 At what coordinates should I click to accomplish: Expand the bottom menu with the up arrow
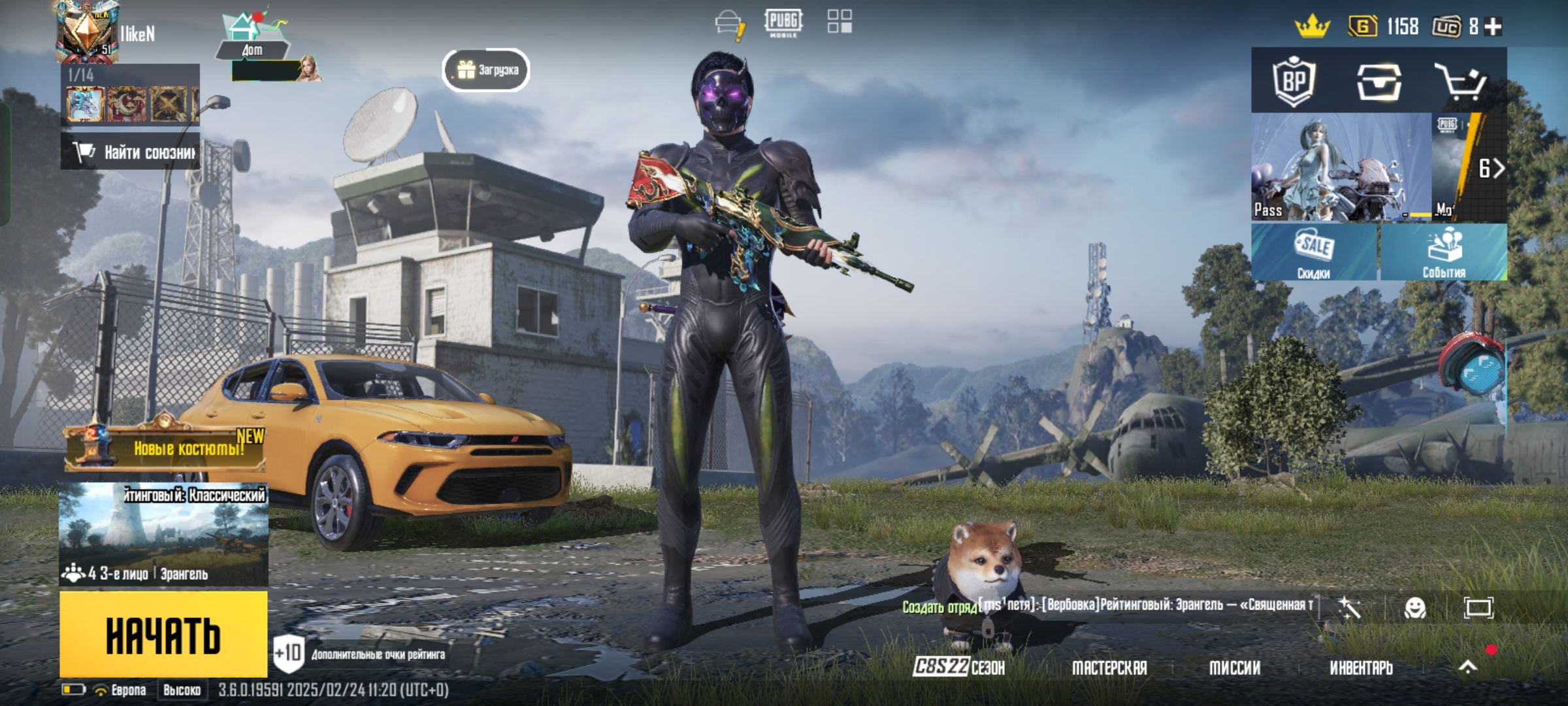[x=1467, y=667]
